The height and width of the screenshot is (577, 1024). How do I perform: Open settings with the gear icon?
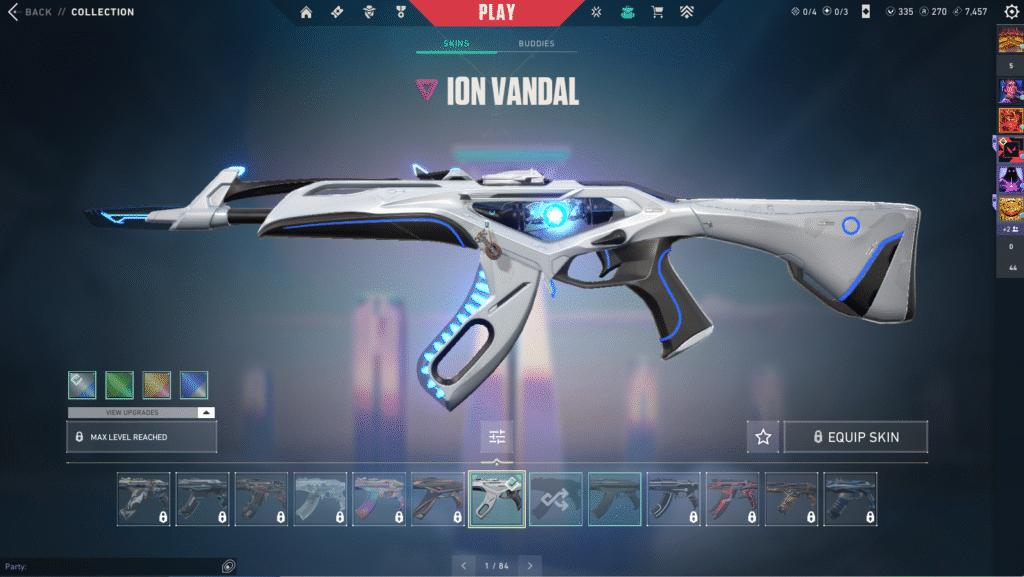(x=1011, y=12)
